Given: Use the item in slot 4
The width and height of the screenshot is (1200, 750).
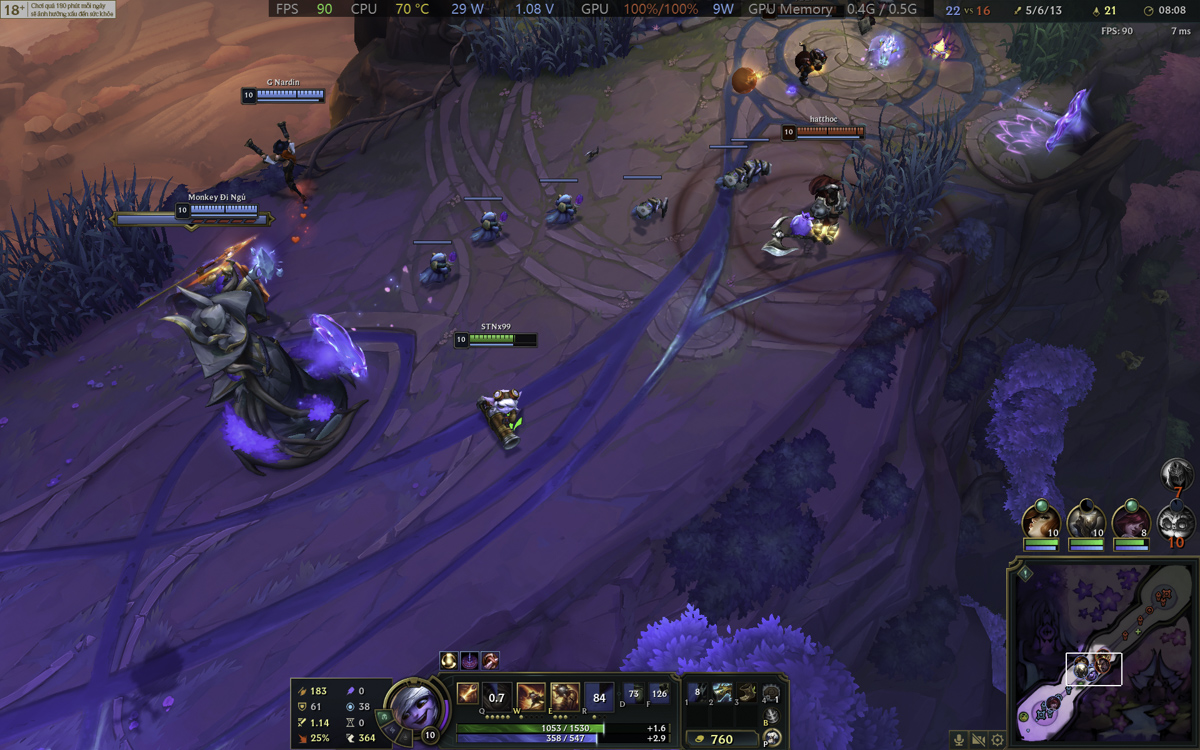Looking at the screenshot, I should (771, 692).
